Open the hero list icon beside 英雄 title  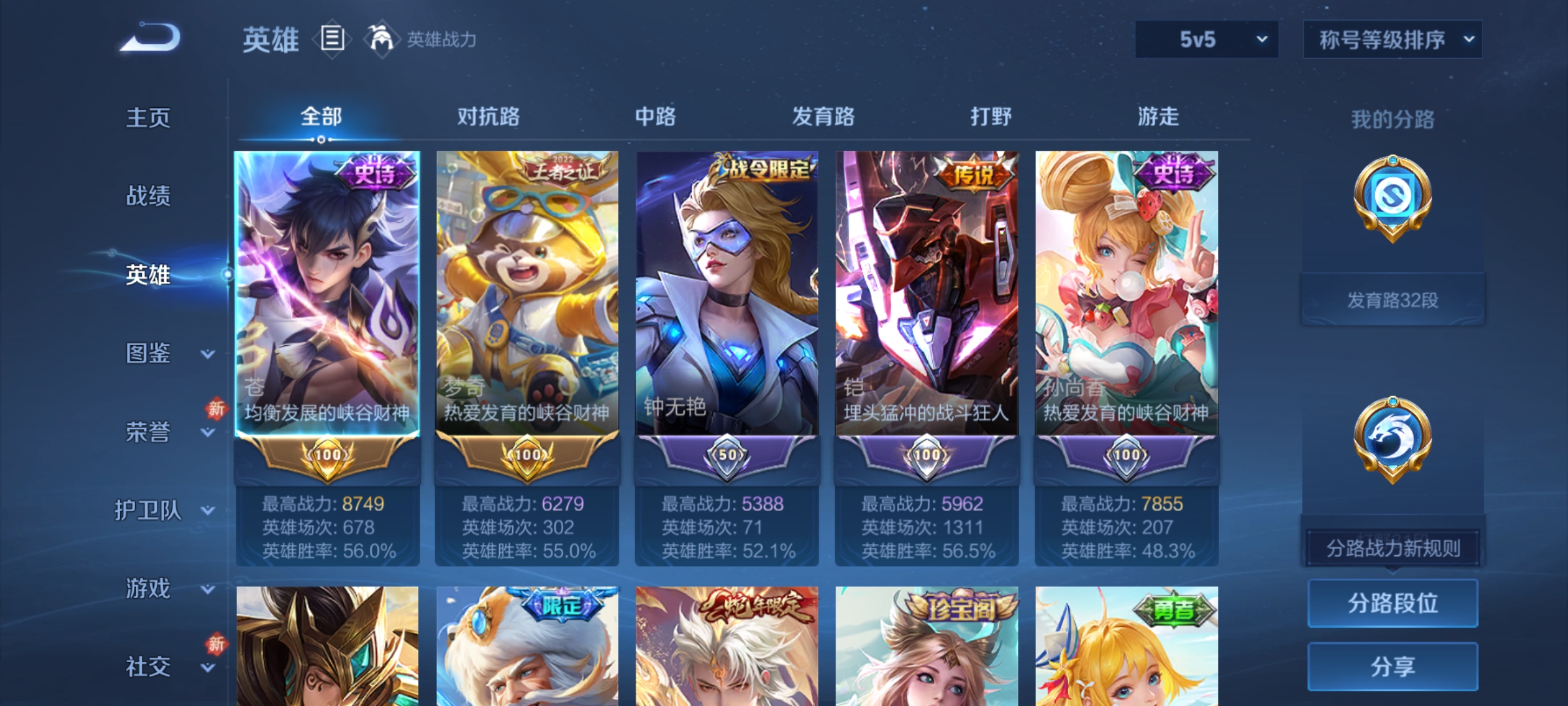click(332, 41)
